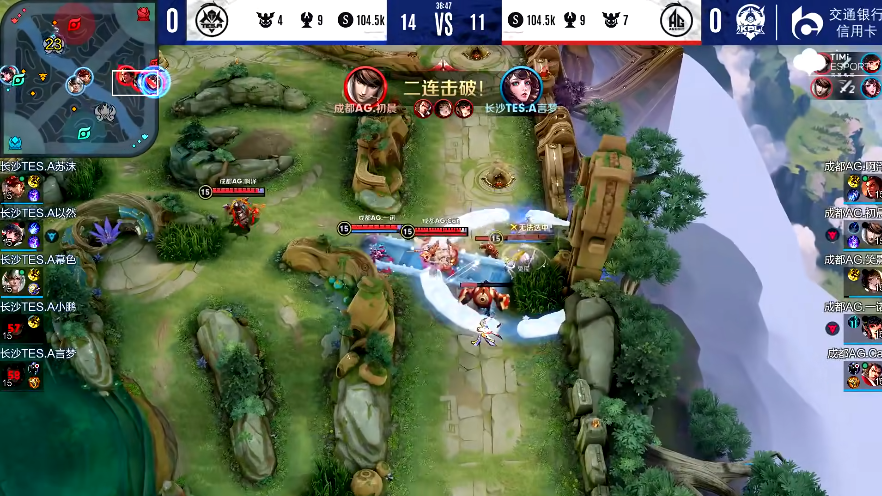Viewport: 882px width, 496px height.
Task: Select the 长沙TES.A苏沫 player portrait
Action: click(x=13, y=187)
